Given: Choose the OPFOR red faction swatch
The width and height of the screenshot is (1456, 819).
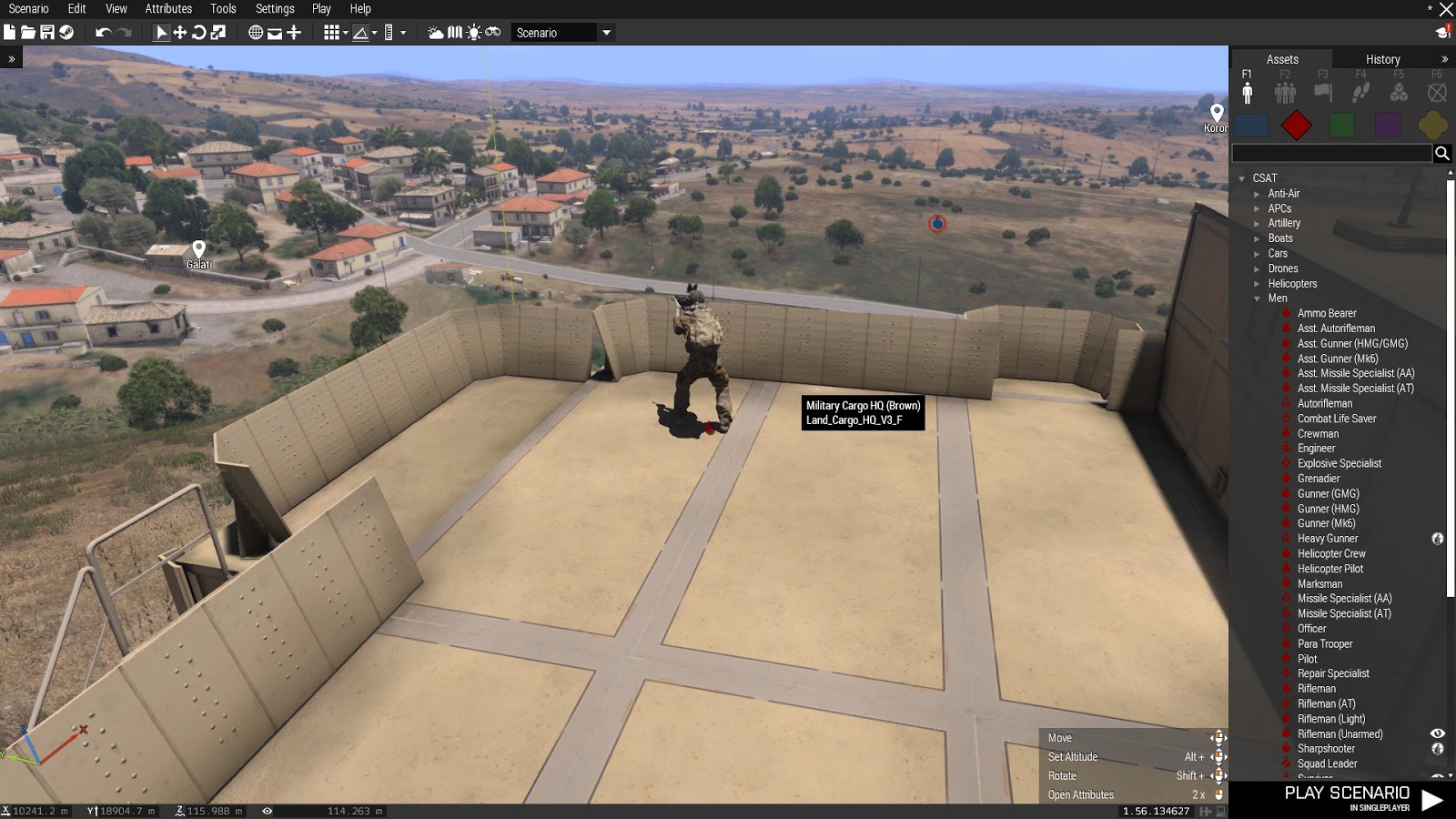Looking at the screenshot, I should tap(1297, 125).
